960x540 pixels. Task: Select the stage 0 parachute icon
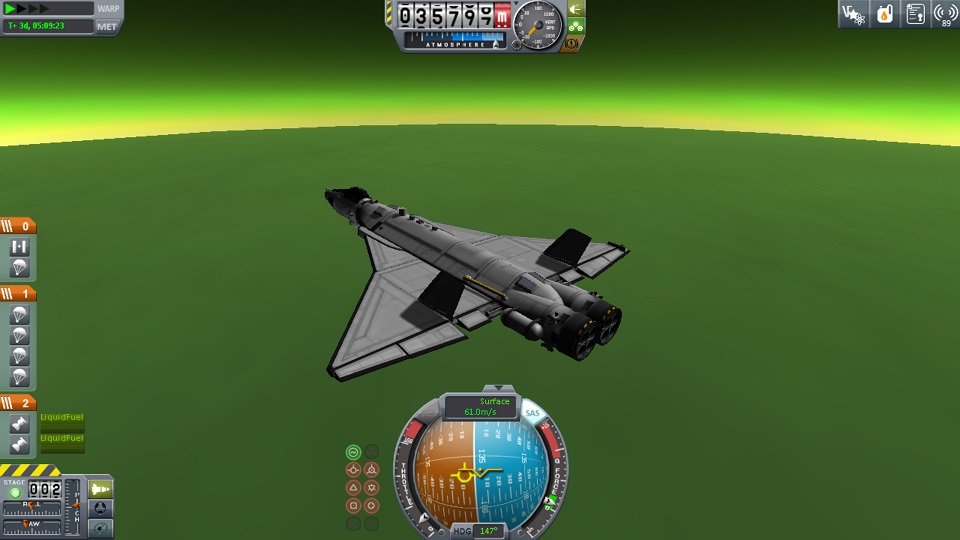[19, 268]
